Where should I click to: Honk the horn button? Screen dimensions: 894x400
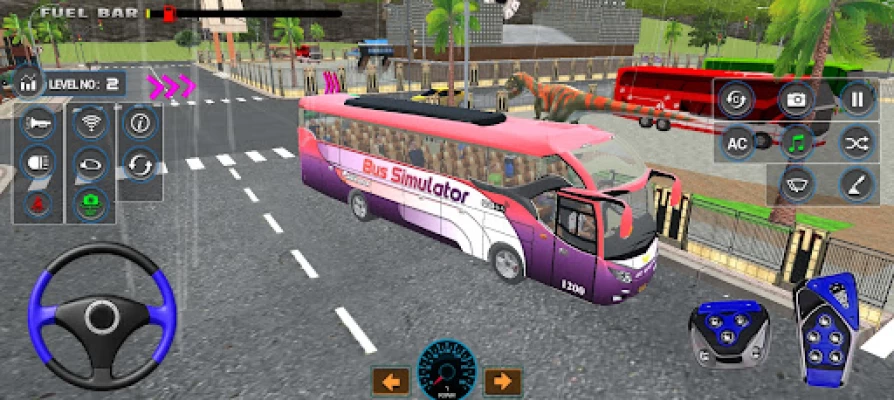coord(36,124)
